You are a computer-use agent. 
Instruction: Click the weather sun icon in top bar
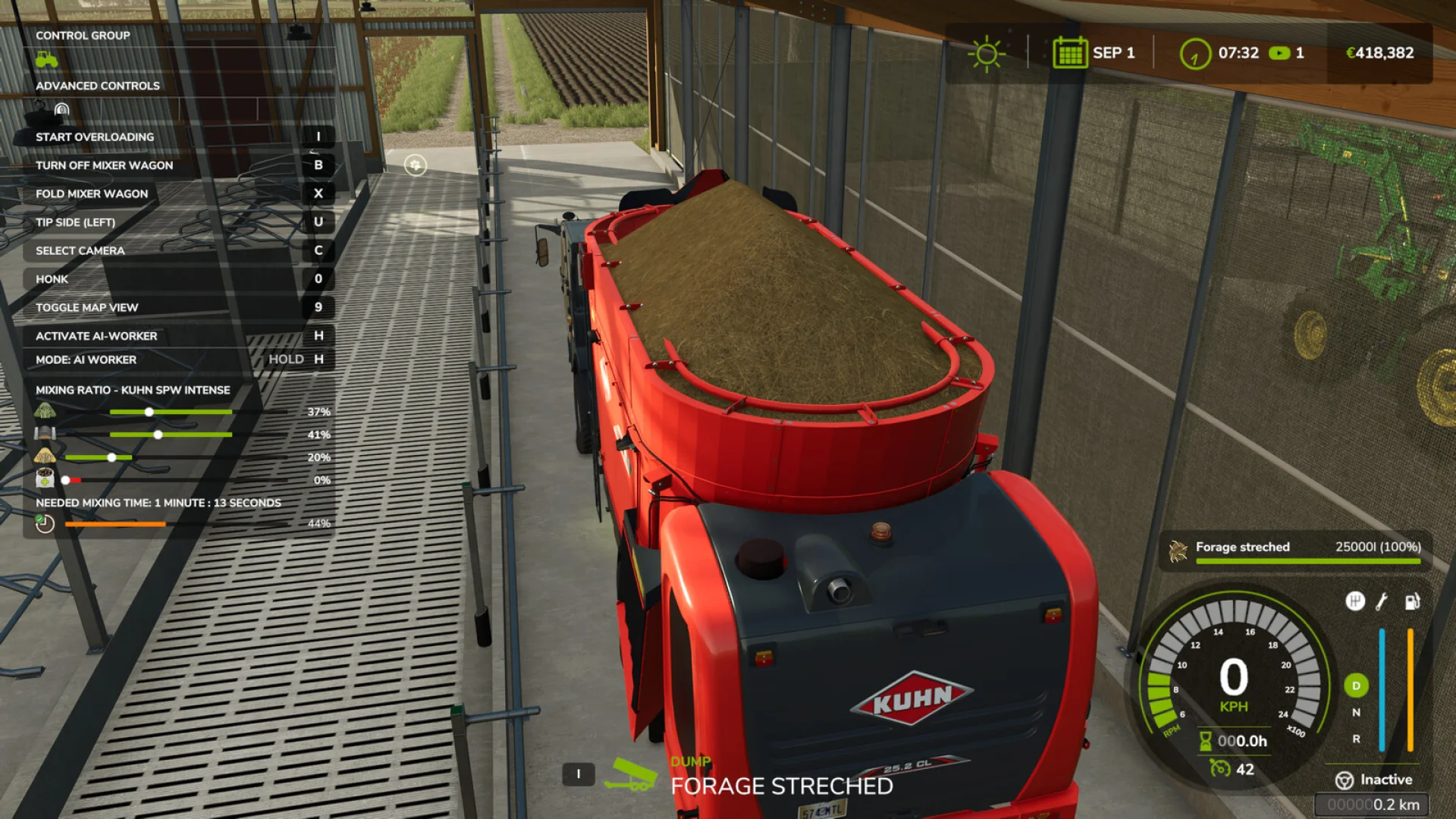(x=985, y=52)
